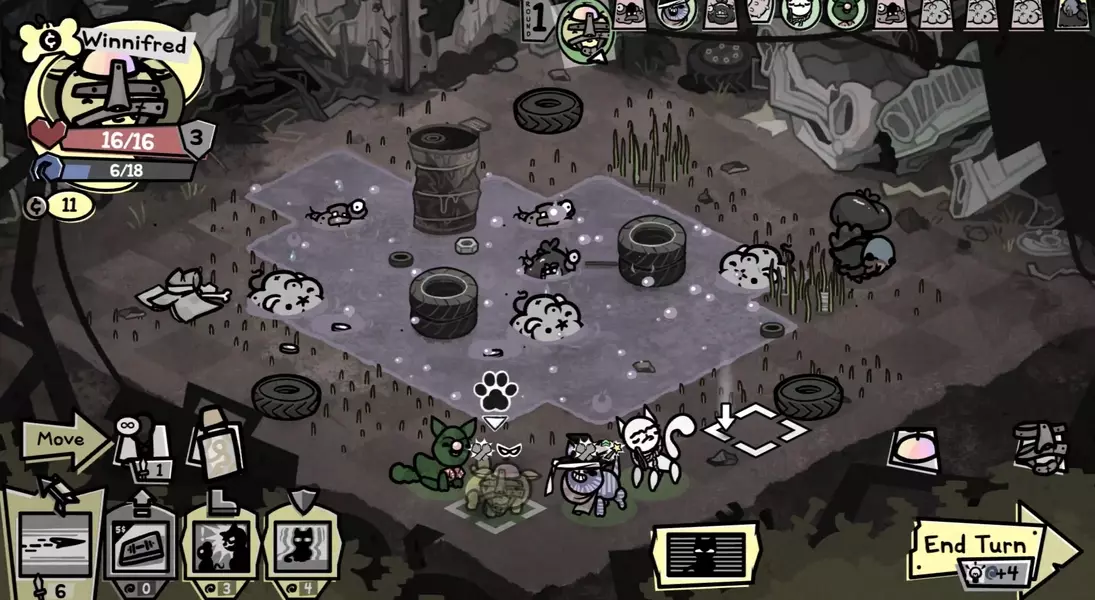This screenshot has height=600, width=1095.
Task: Select the active unit in turn order
Action: pos(585,28)
